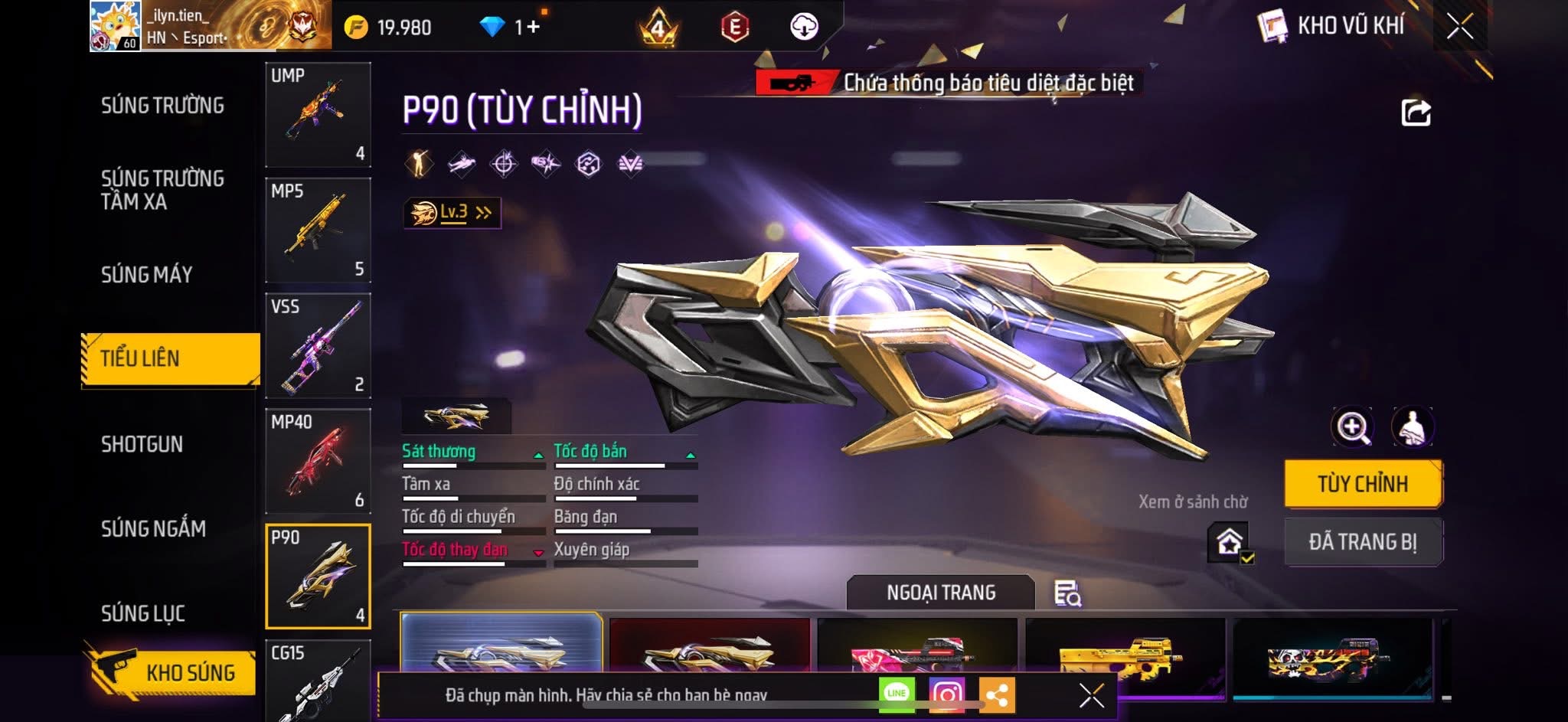Open the Shotgun category
The height and width of the screenshot is (722, 1568).
pyautogui.click(x=142, y=444)
